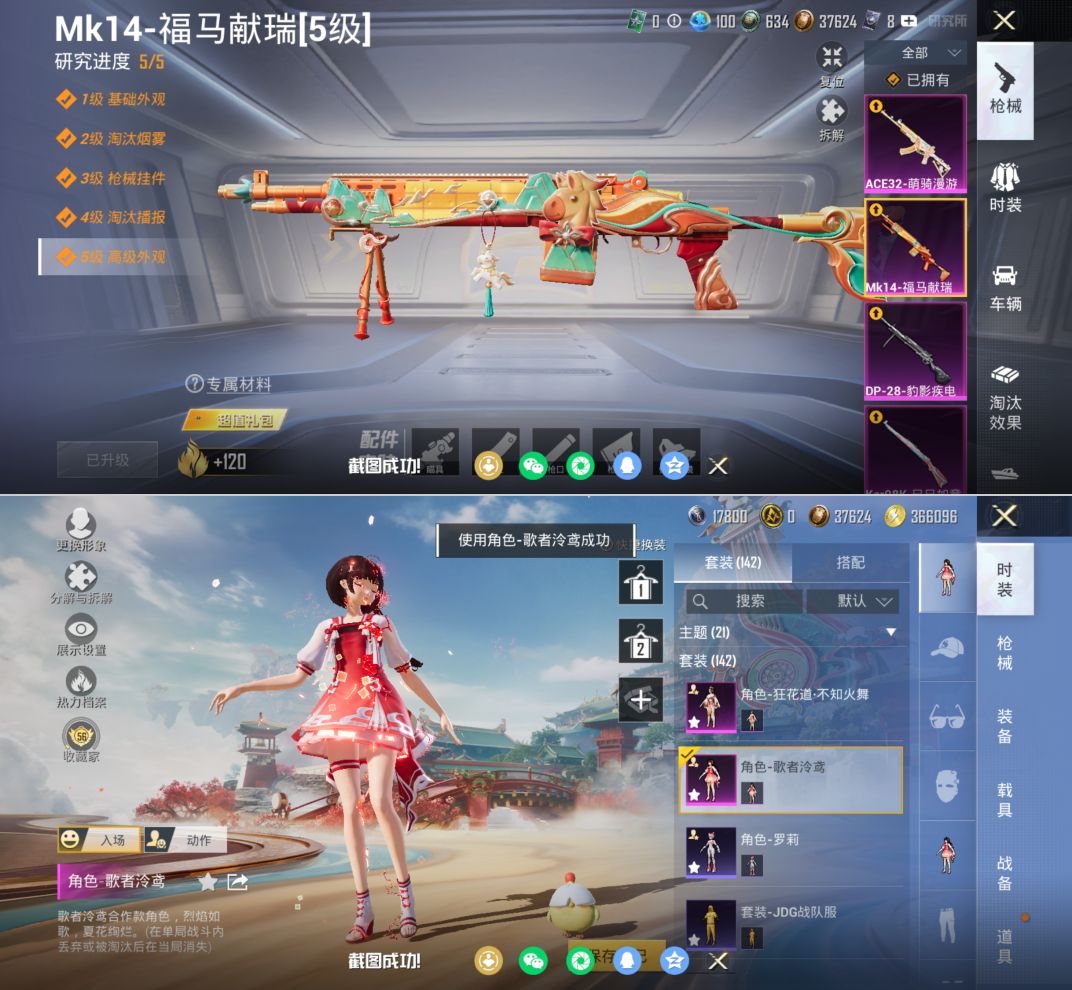Choose the 角色-罗莉 outfit
The image size is (1072, 990).
coord(790,853)
